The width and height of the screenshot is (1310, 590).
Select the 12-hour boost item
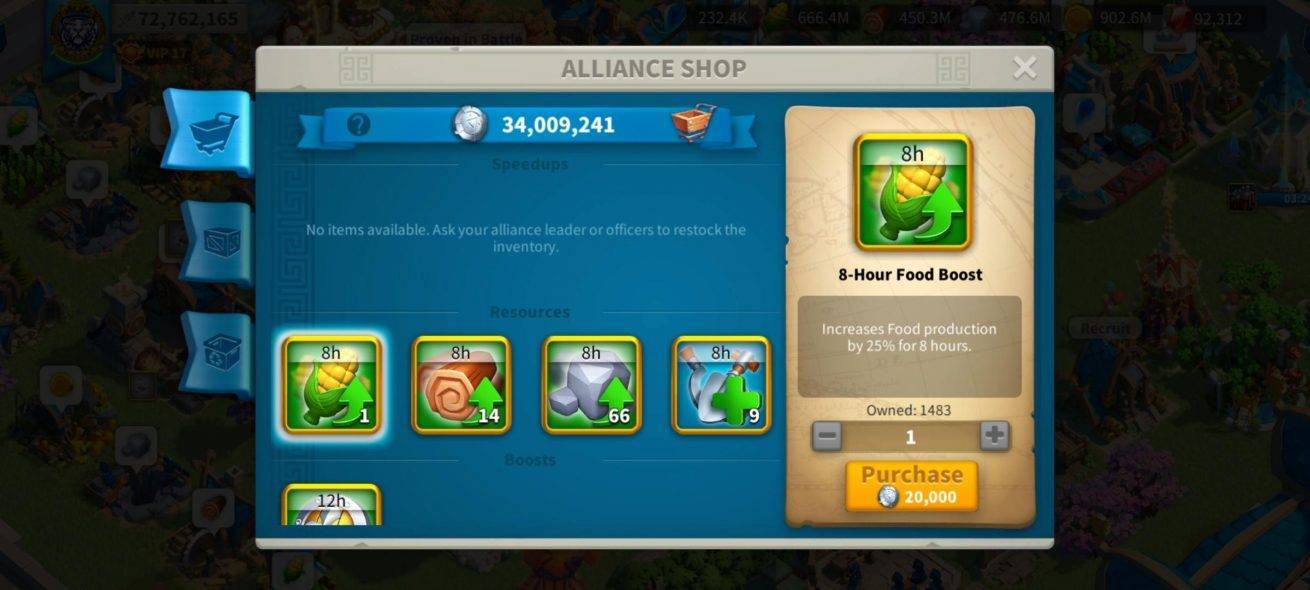coord(331,506)
